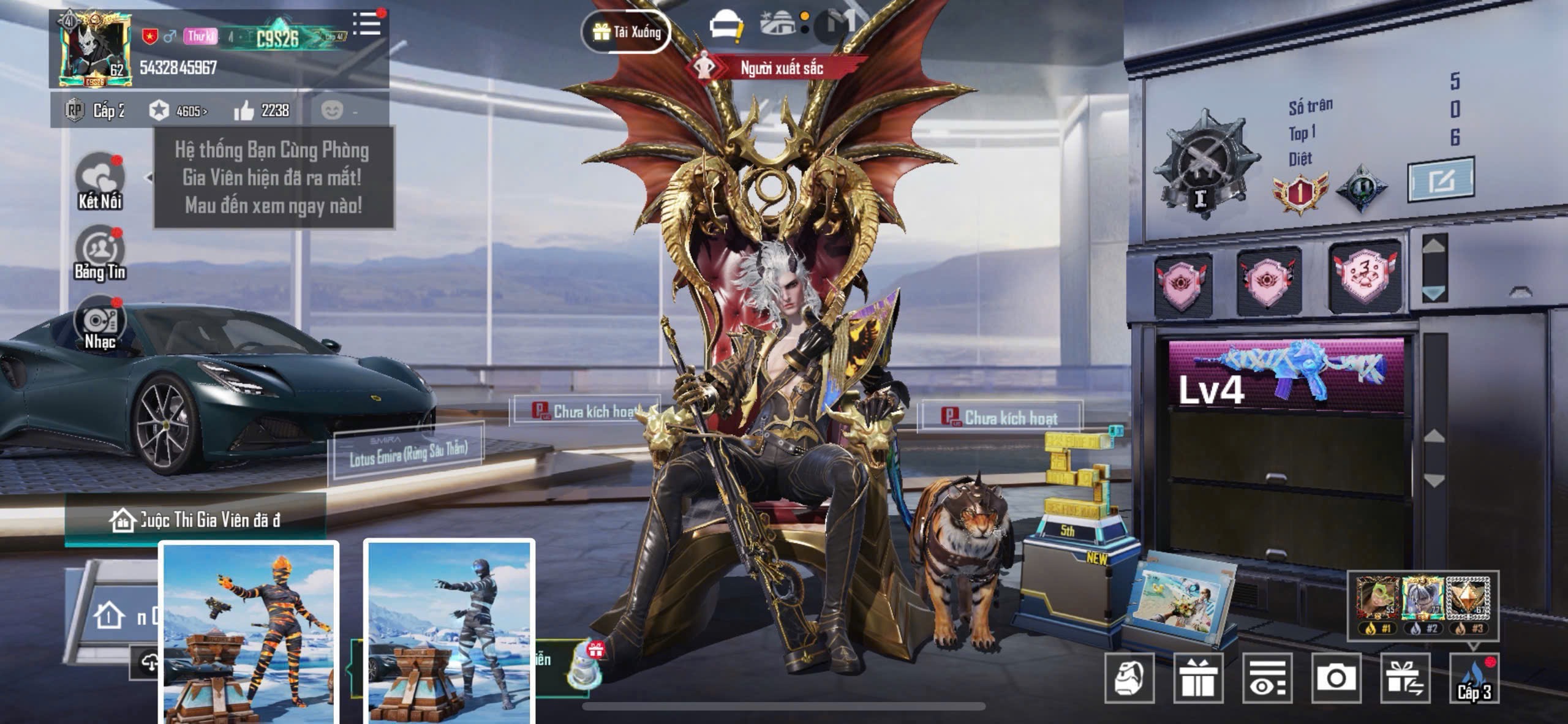The height and width of the screenshot is (724, 1568).
Task: Open the gift exchange button with arrows
Action: click(x=1405, y=677)
